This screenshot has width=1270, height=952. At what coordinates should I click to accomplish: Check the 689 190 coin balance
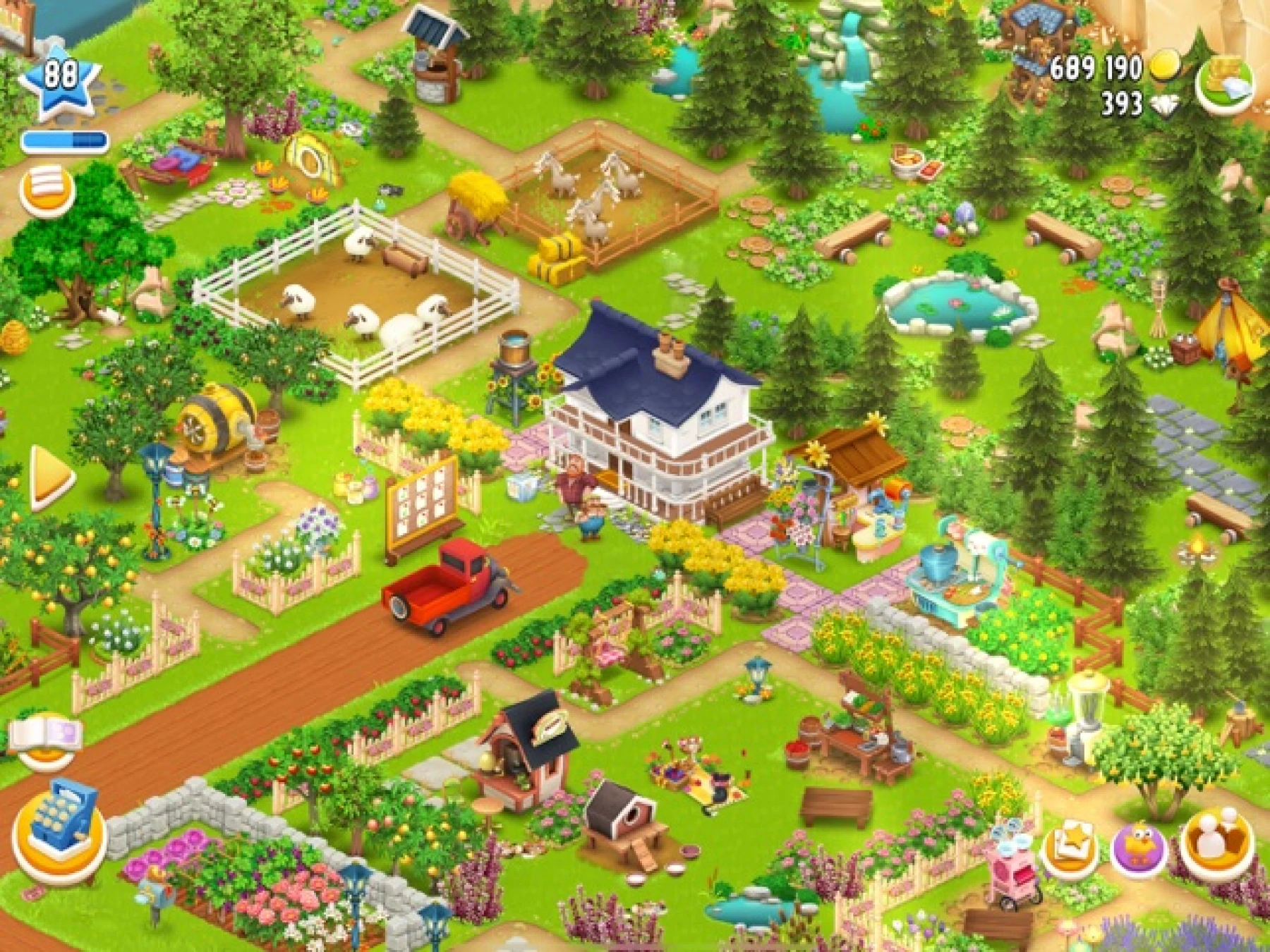coord(1101,67)
